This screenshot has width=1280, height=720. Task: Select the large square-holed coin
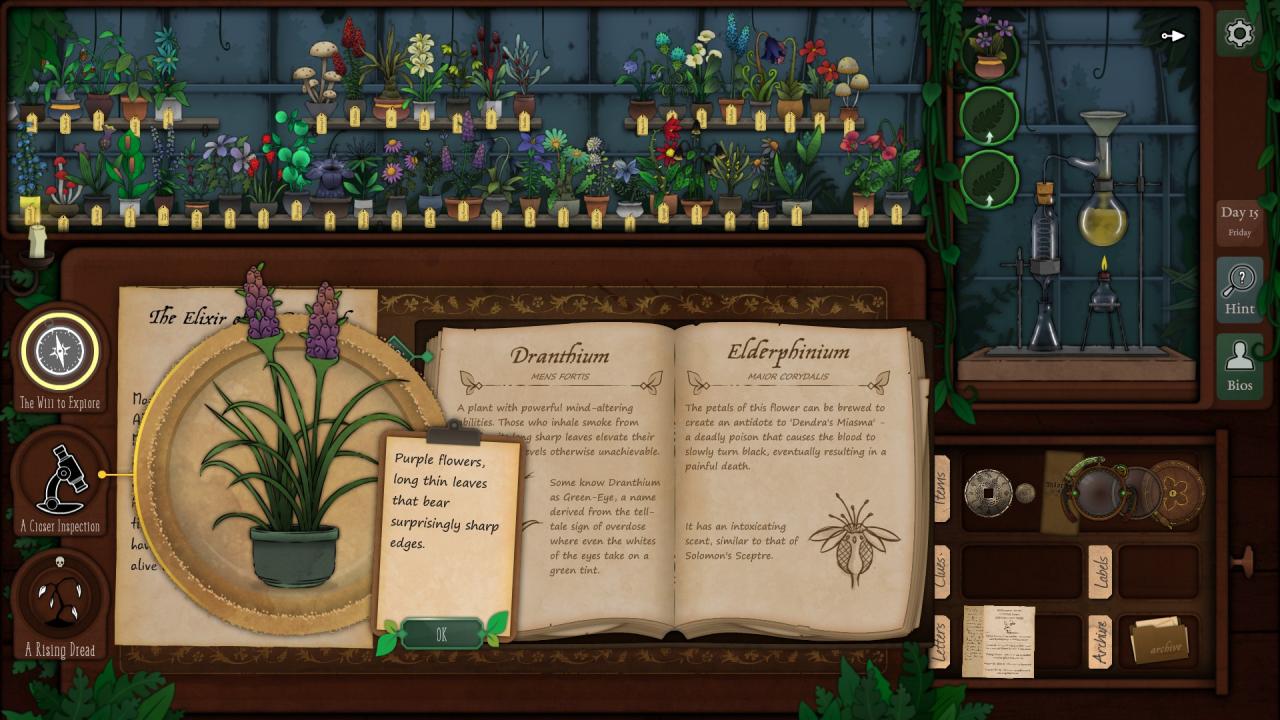point(987,492)
